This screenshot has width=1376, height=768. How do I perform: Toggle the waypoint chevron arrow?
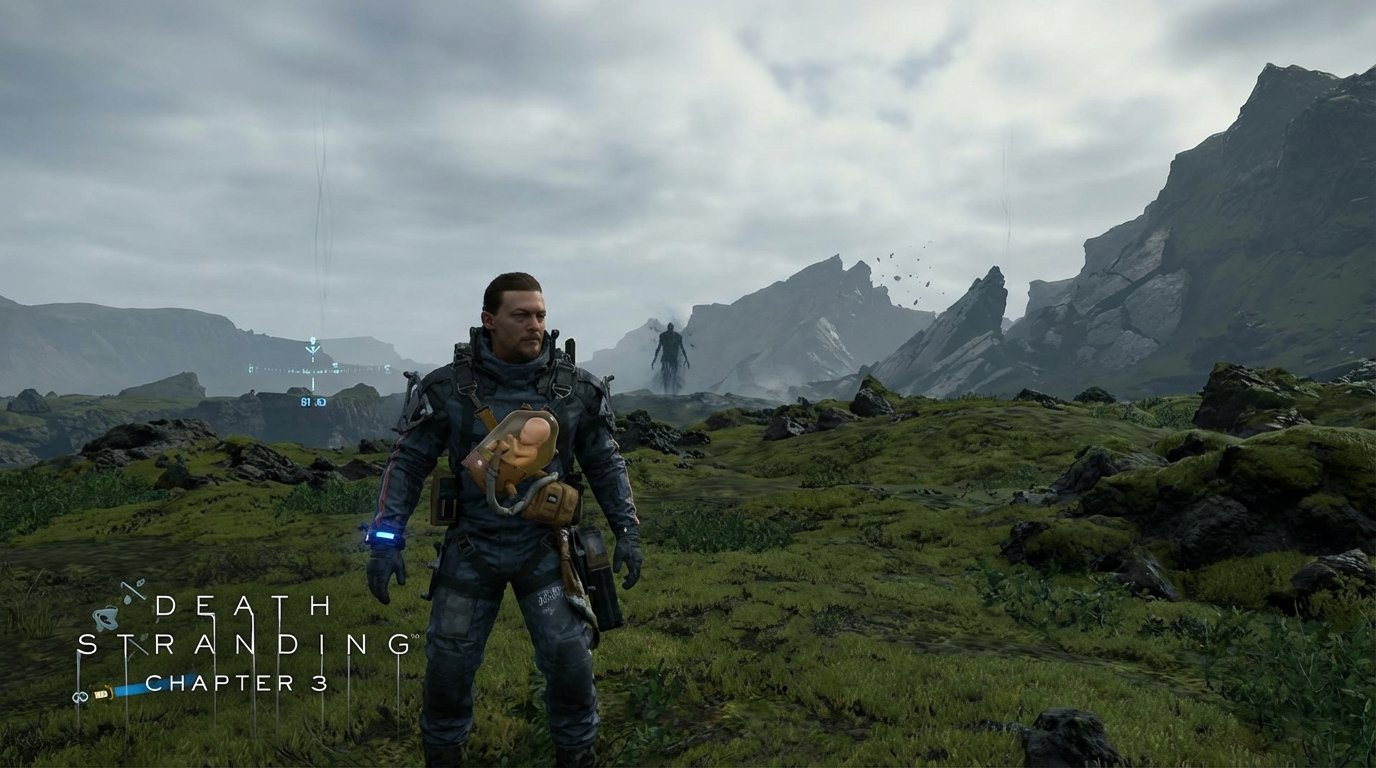[313, 349]
